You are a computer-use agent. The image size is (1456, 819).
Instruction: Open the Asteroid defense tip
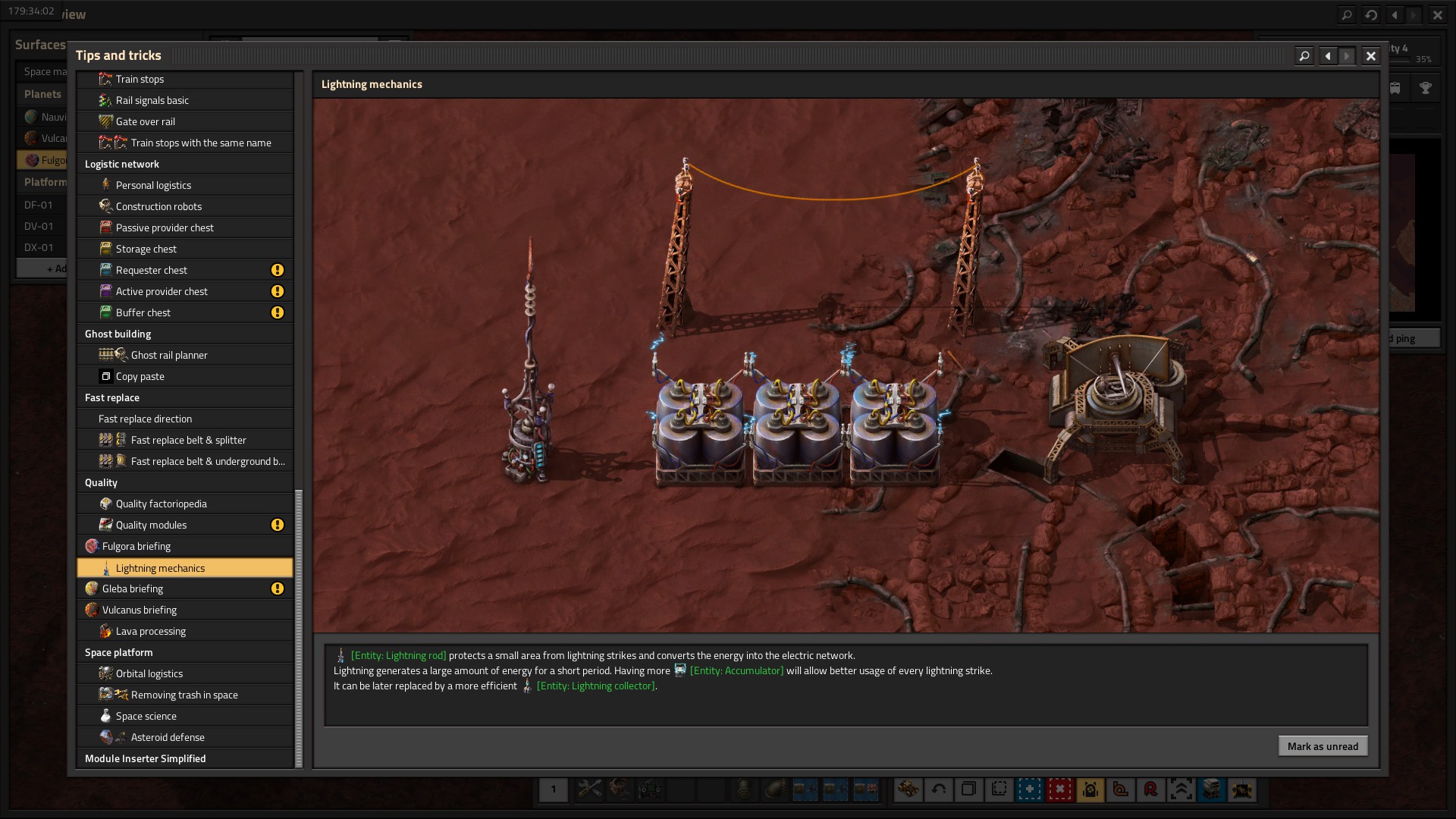(167, 737)
